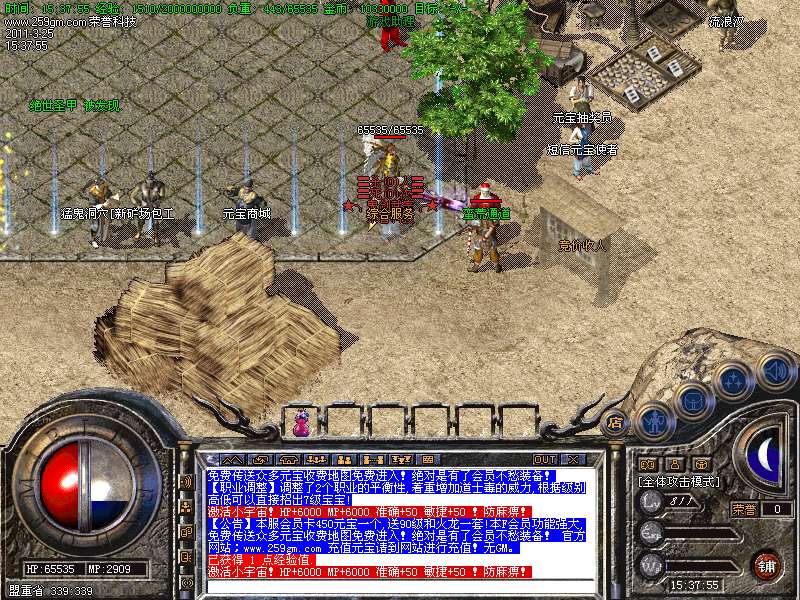Open the skills sparkle icon

pos(735,381)
